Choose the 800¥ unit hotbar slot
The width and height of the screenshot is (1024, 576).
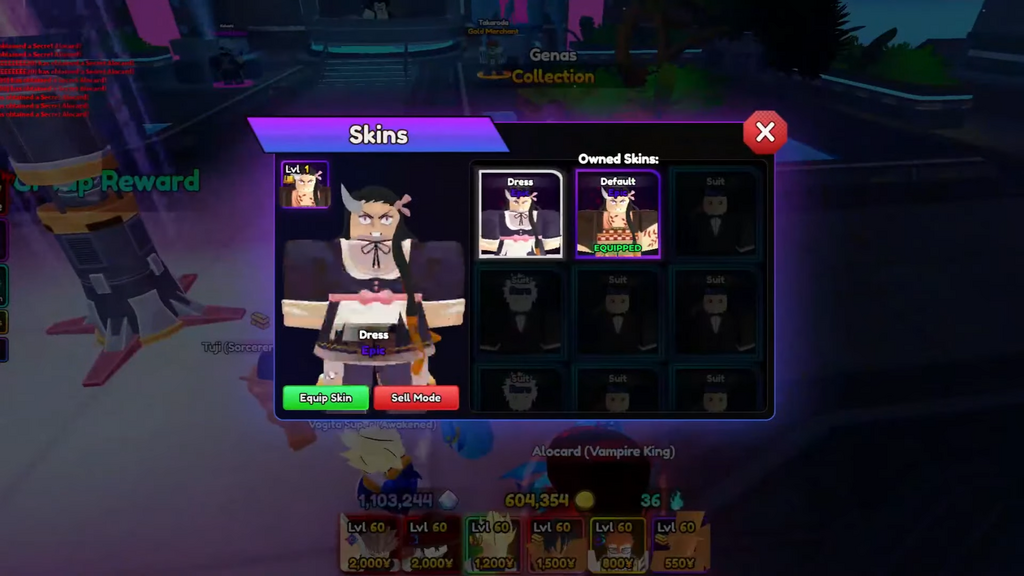pyautogui.click(x=618, y=545)
